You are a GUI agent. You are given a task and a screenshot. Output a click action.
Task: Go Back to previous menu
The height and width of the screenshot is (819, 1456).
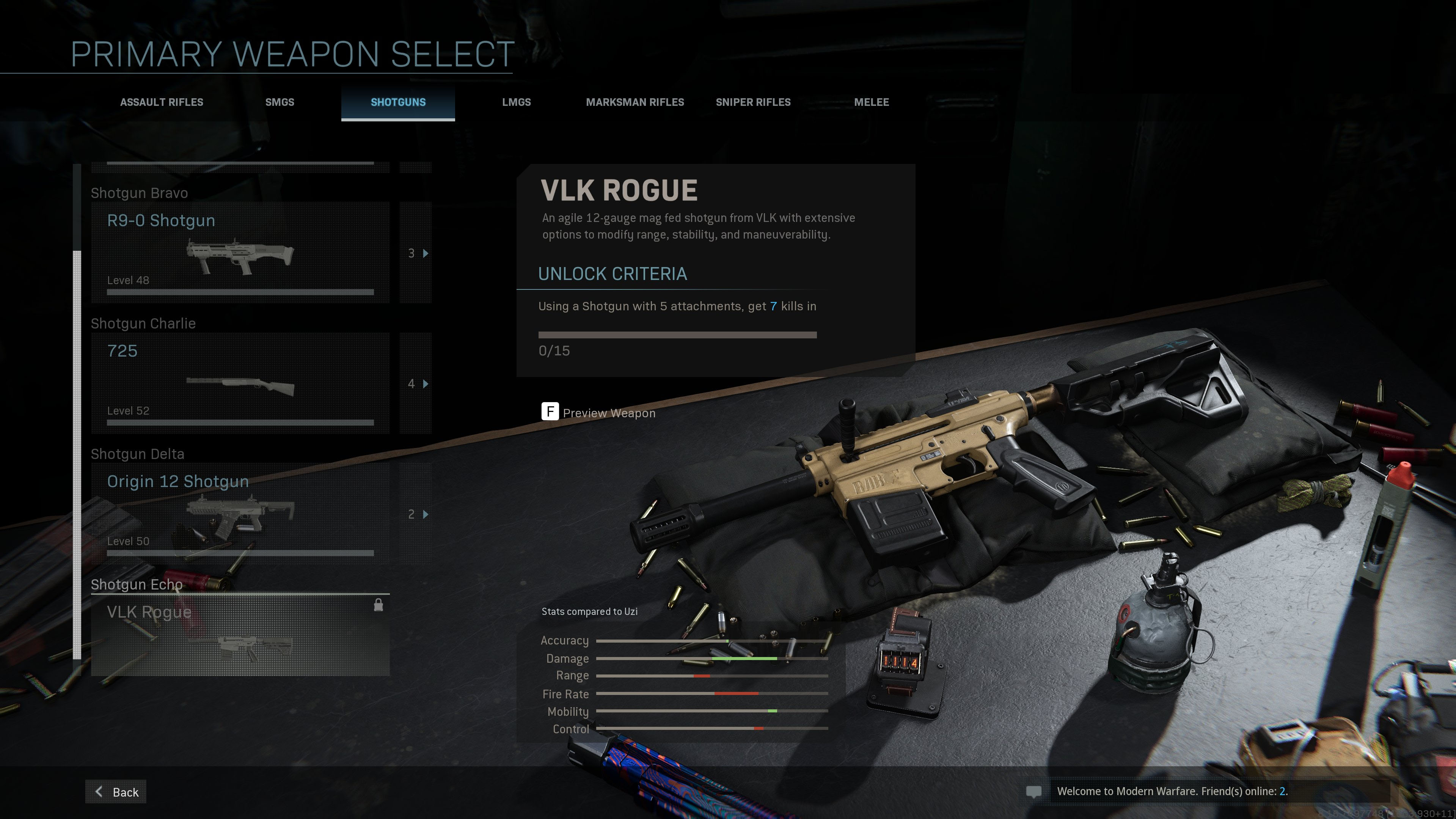(116, 792)
